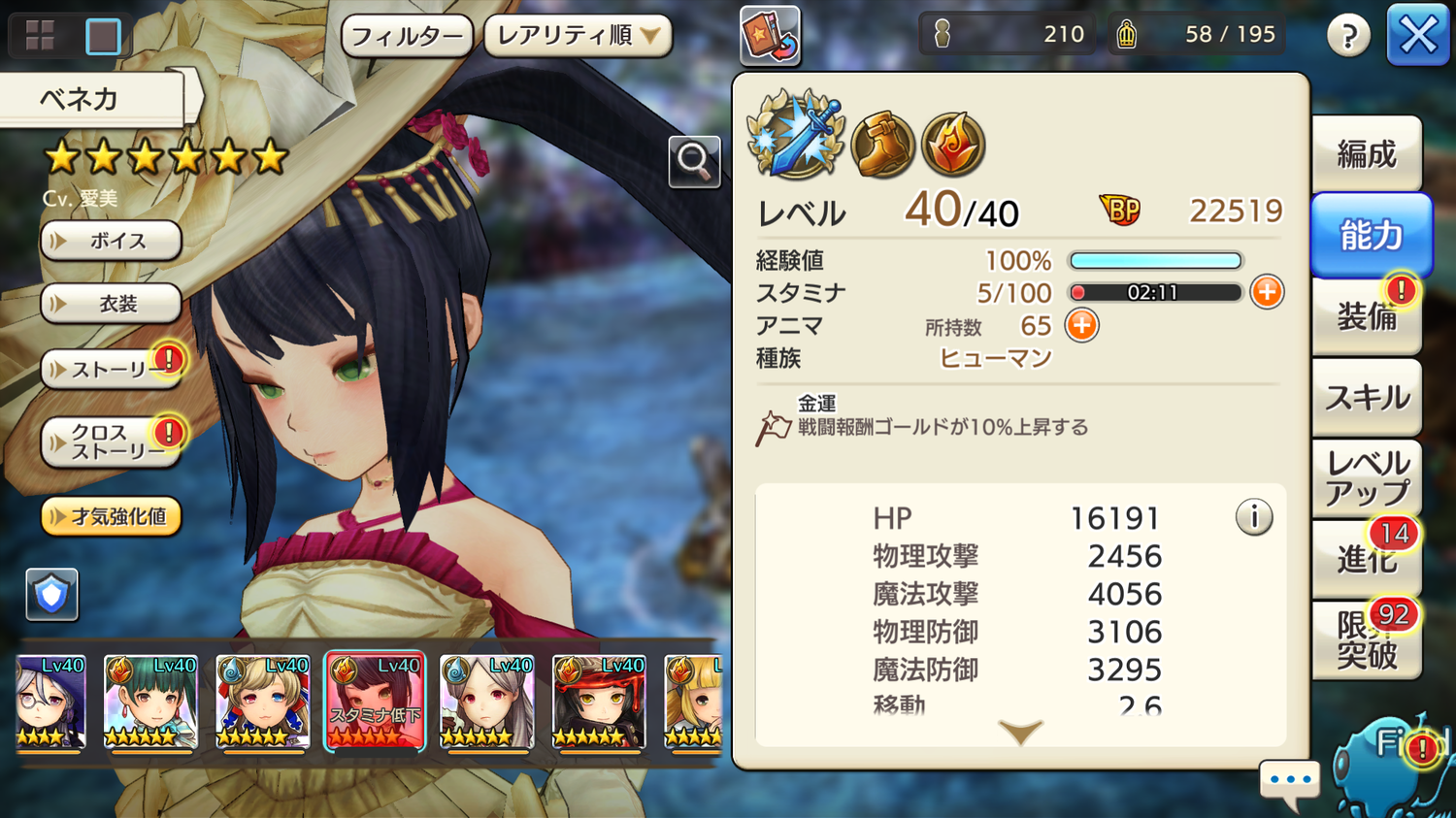
Task: Open the stats info (i) button
Action: (1253, 517)
